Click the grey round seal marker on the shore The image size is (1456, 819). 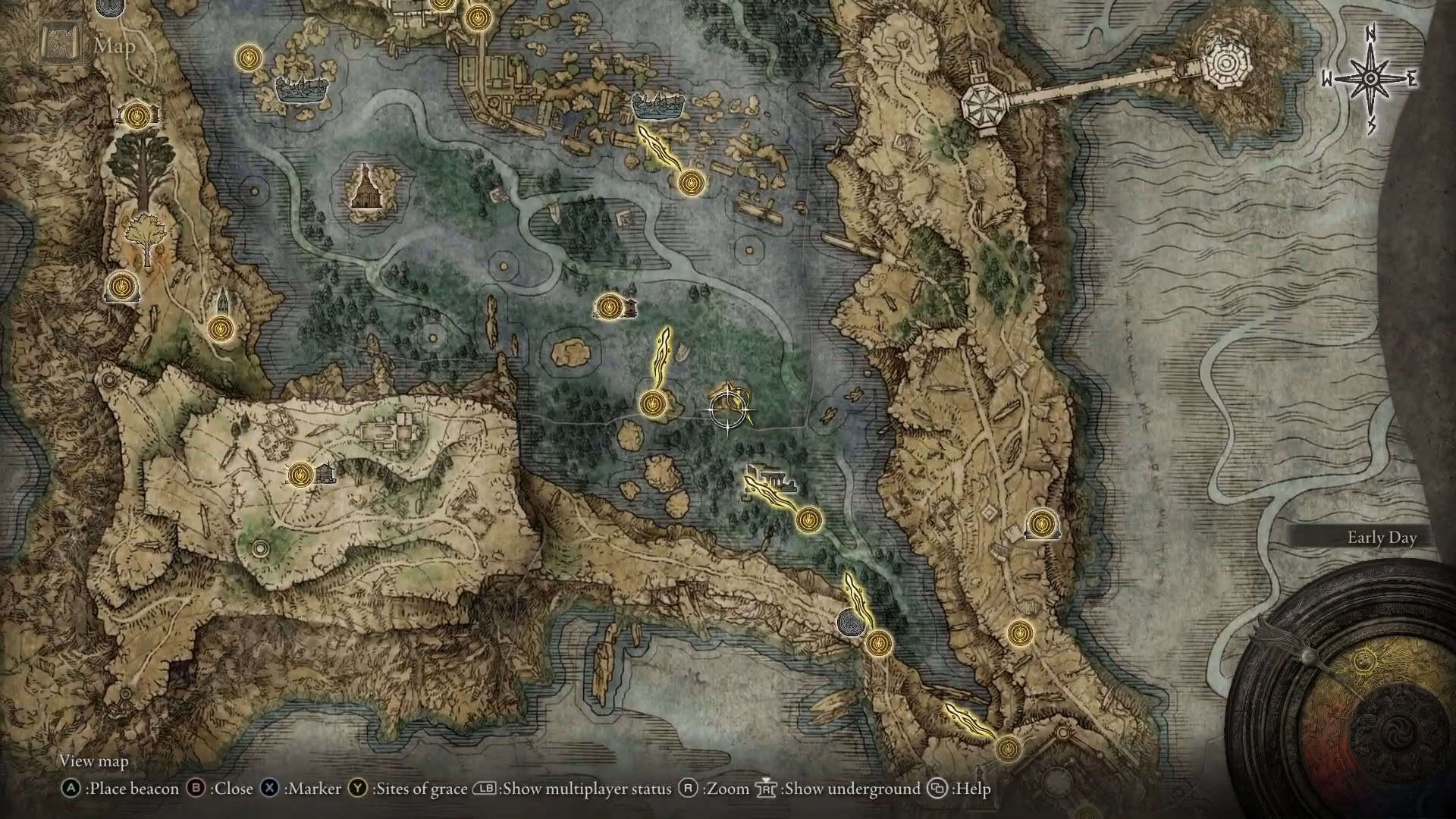pyautogui.click(x=849, y=623)
